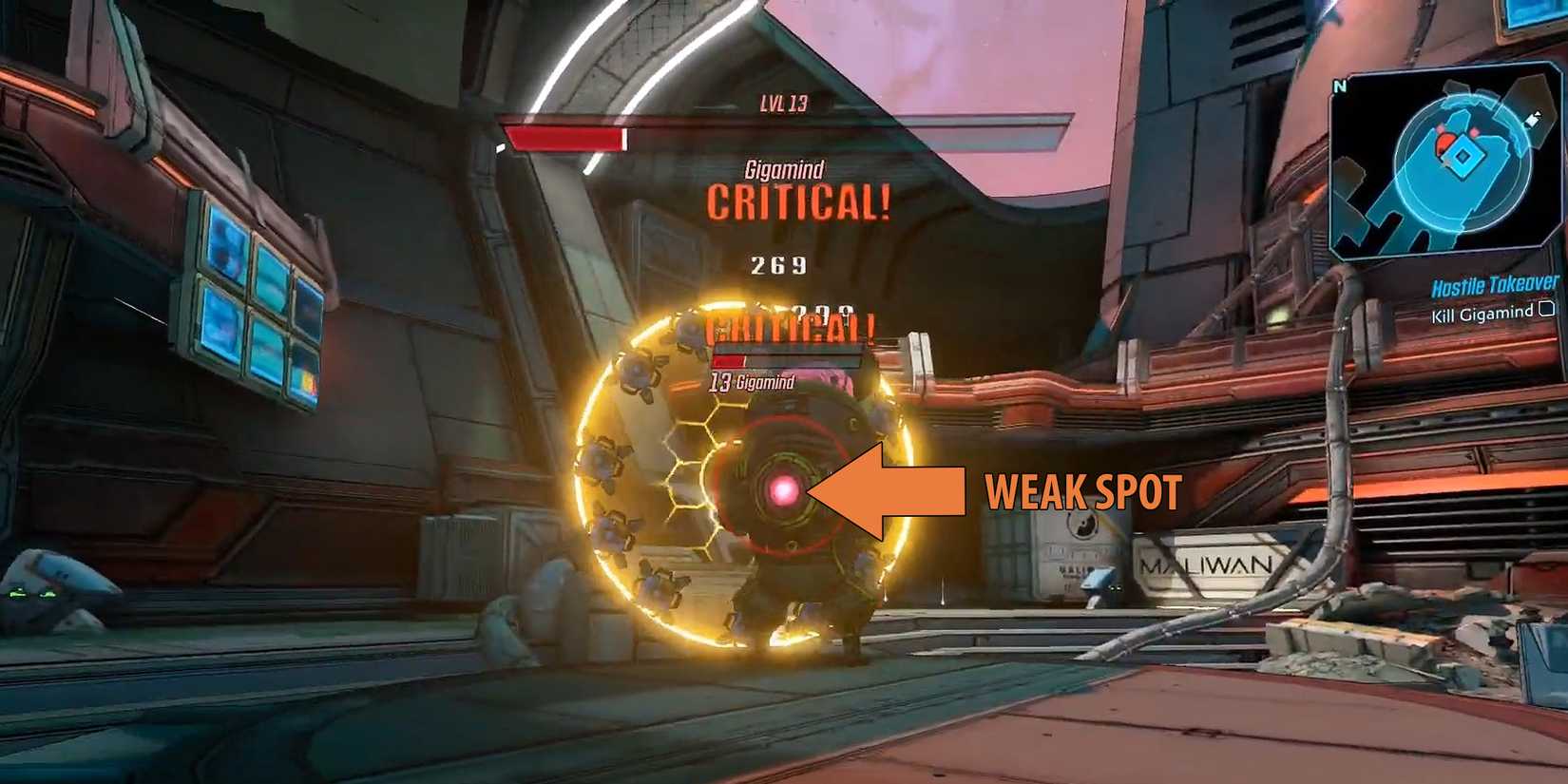Check the Kill Gigamind objective box
The height and width of the screenshot is (784, 1568).
[x=1546, y=310]
